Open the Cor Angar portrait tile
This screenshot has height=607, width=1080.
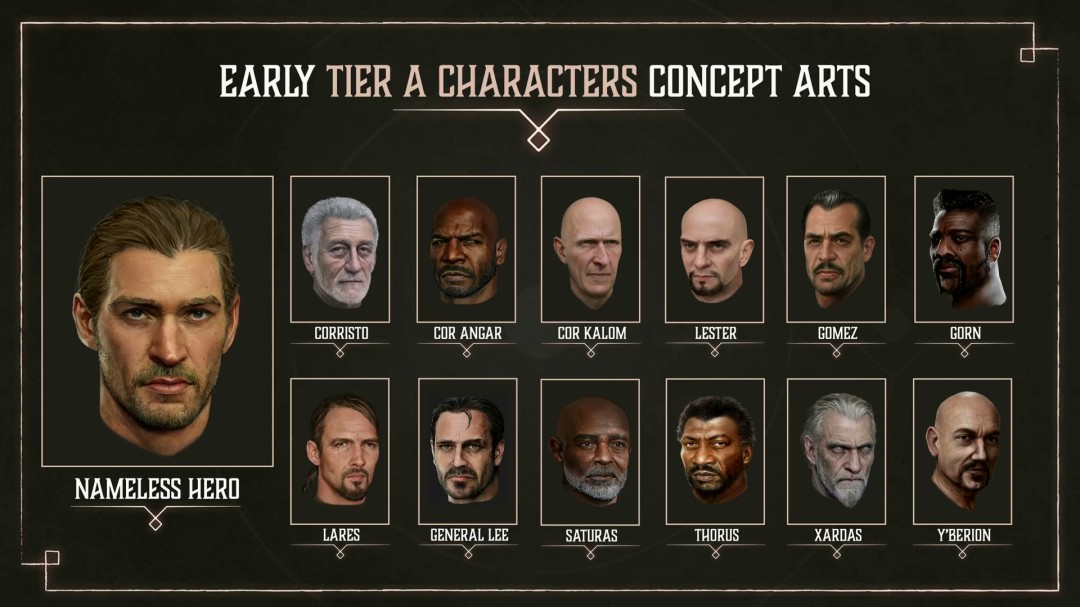[x=466, y=249]
